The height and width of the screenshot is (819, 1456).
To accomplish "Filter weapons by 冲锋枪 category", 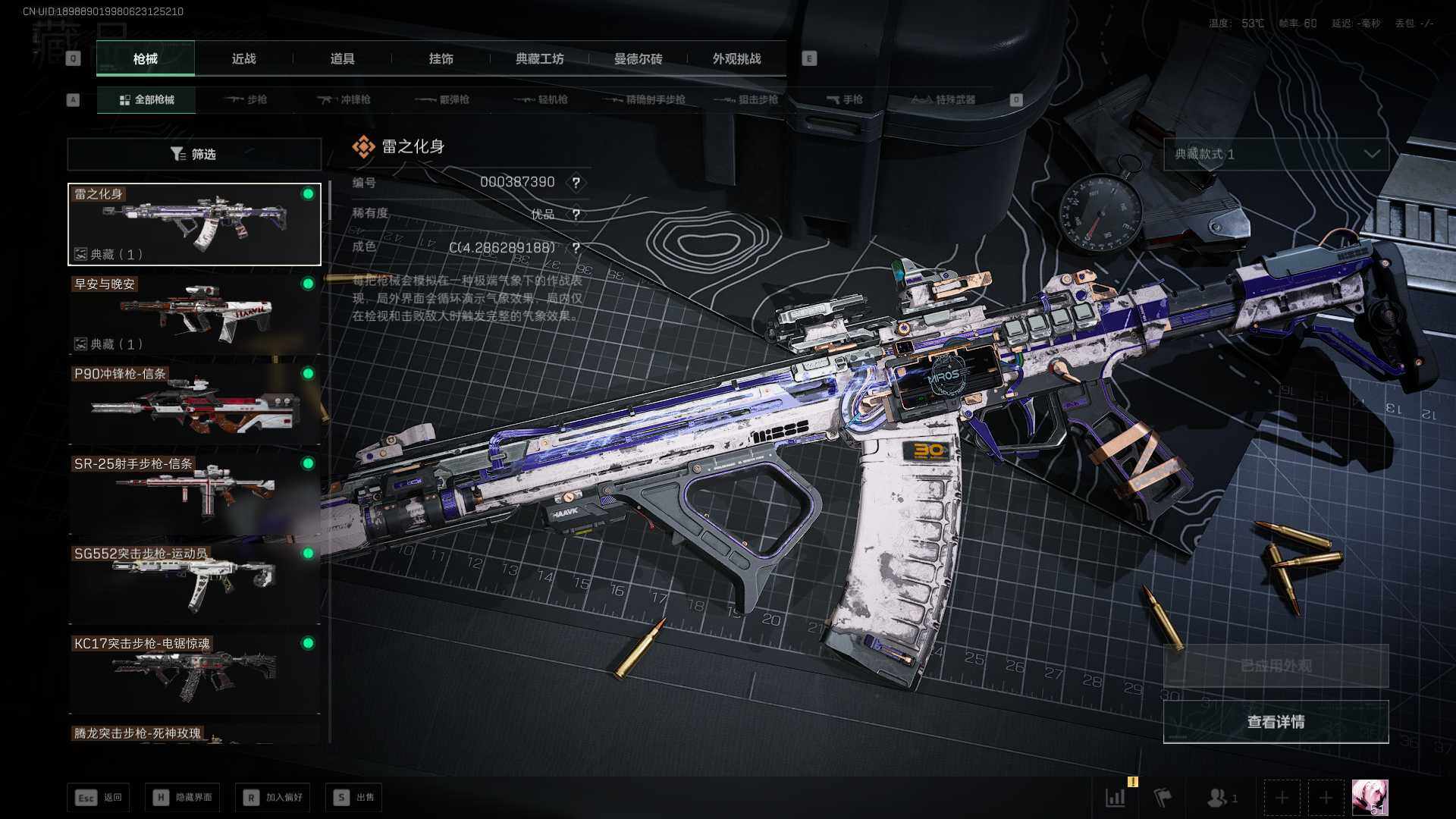I will pyautogui.click(x=344, y=100).
